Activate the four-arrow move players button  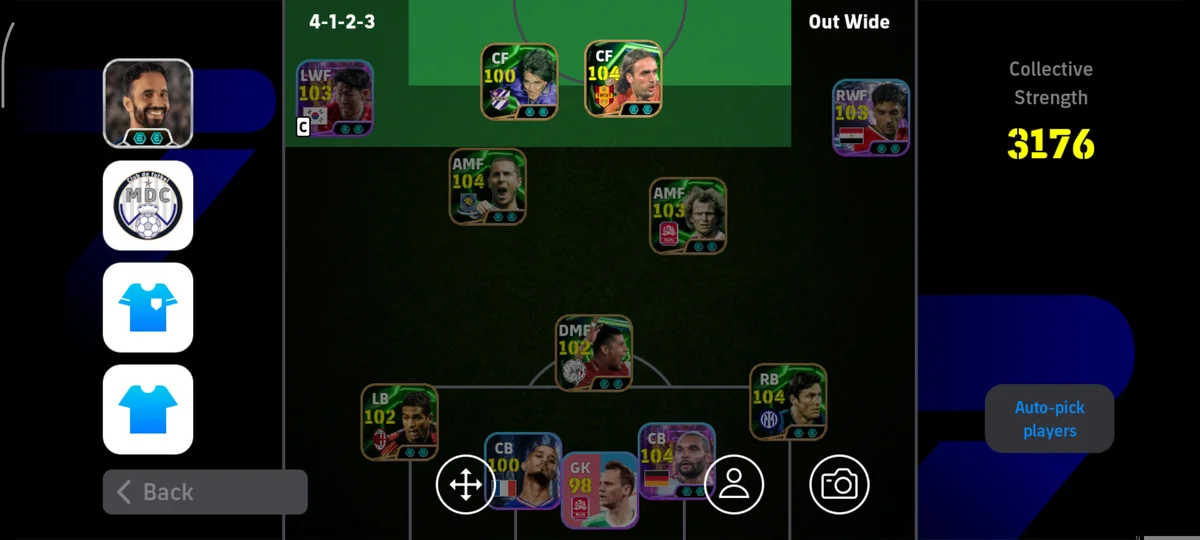point(465,485)
